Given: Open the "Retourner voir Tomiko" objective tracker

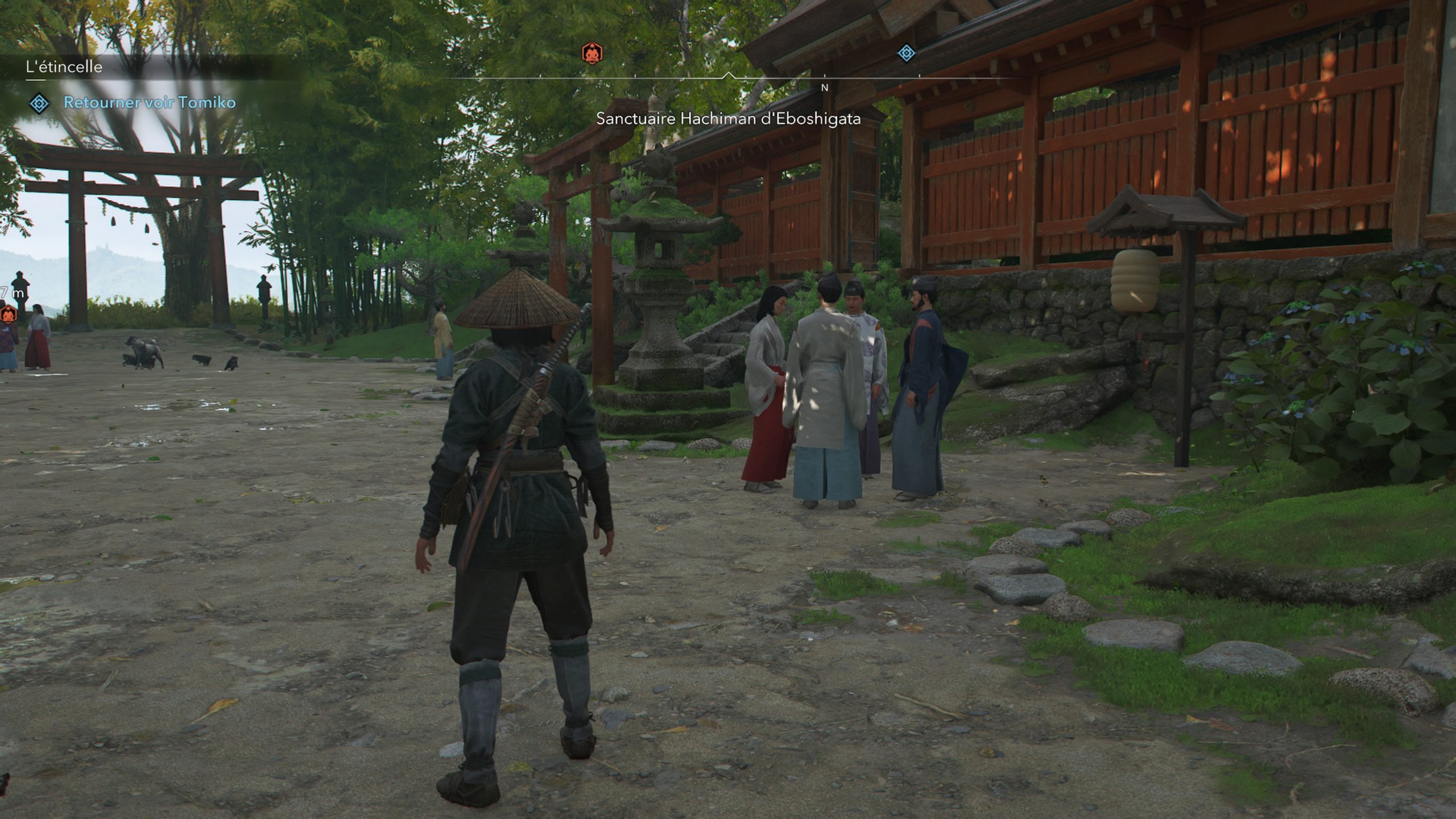Looking at the screenshot, I should (149, 103).
